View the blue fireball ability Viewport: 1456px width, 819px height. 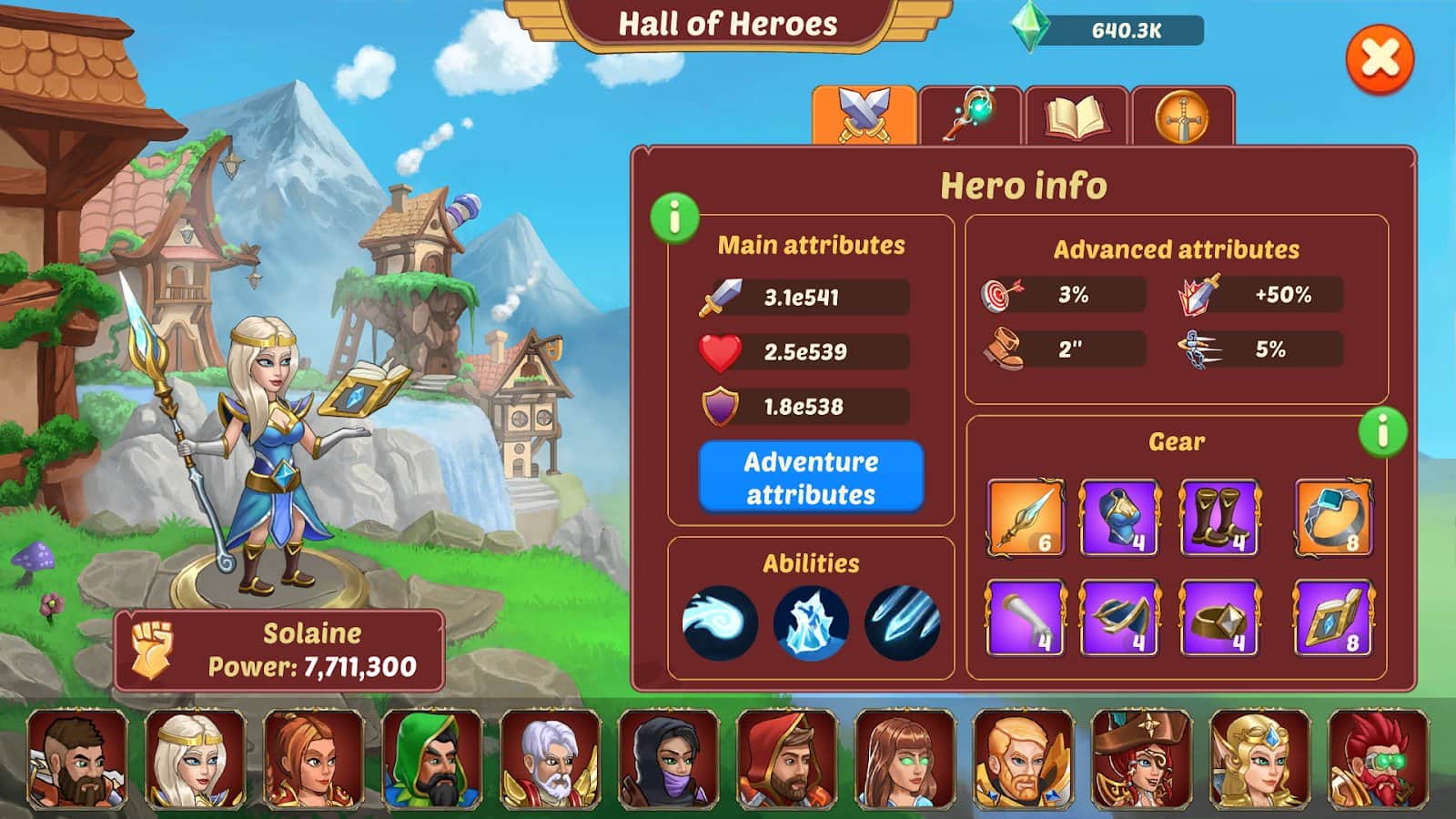point(720,622)
